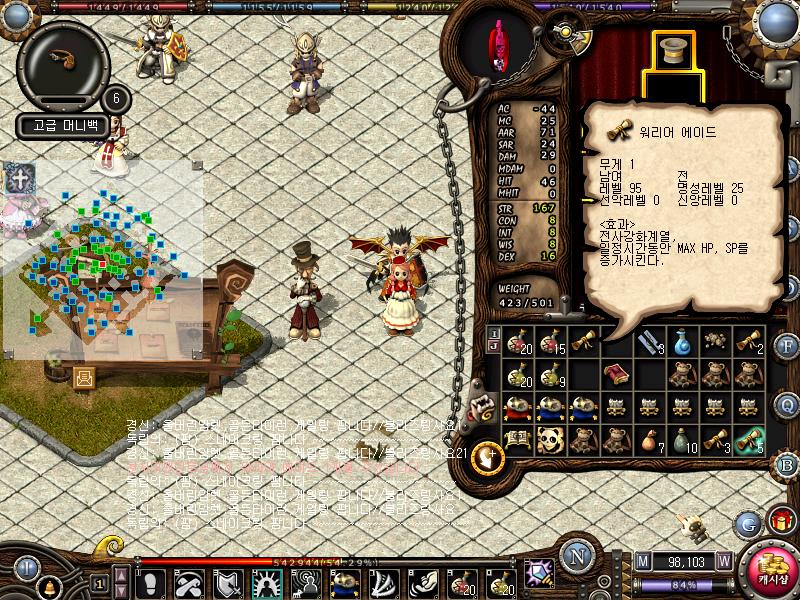Open the 캐시샵 cash shop
Image resolution: width=800 pixels, height=600 pixels.
click(769, 571)
